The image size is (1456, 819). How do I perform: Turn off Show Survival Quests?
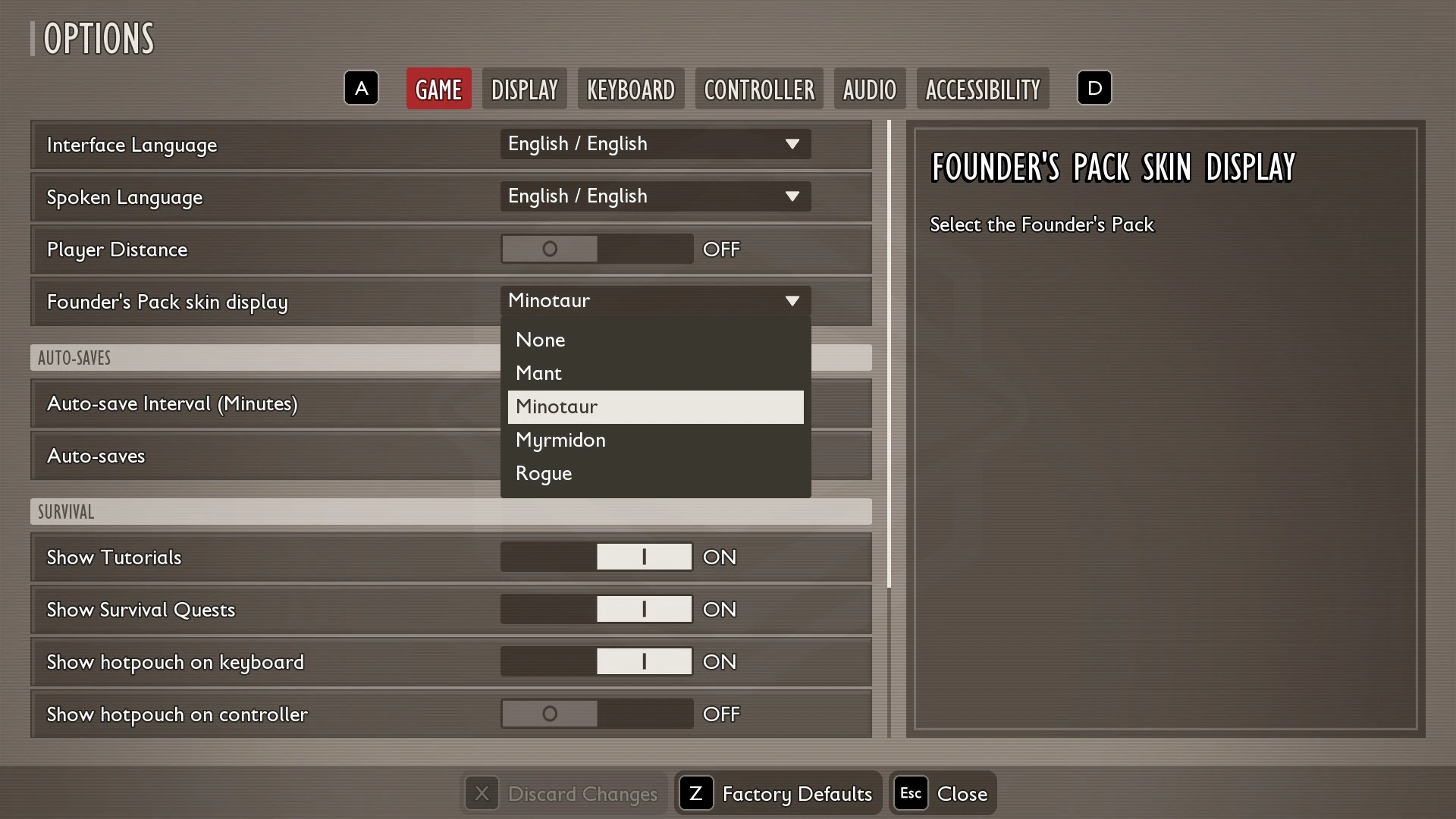pos(596,609)
